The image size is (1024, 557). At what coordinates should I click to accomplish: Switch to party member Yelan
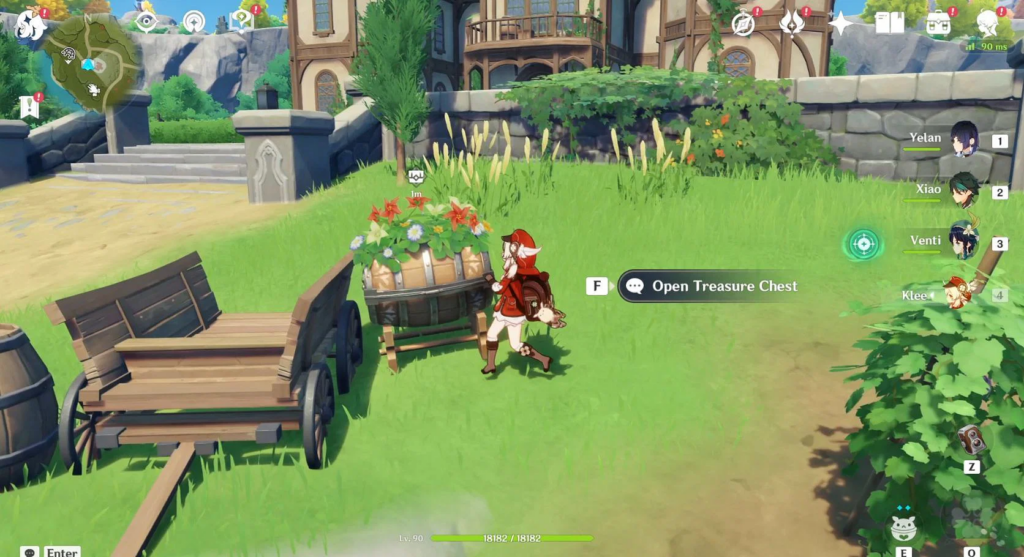(964, 139)
